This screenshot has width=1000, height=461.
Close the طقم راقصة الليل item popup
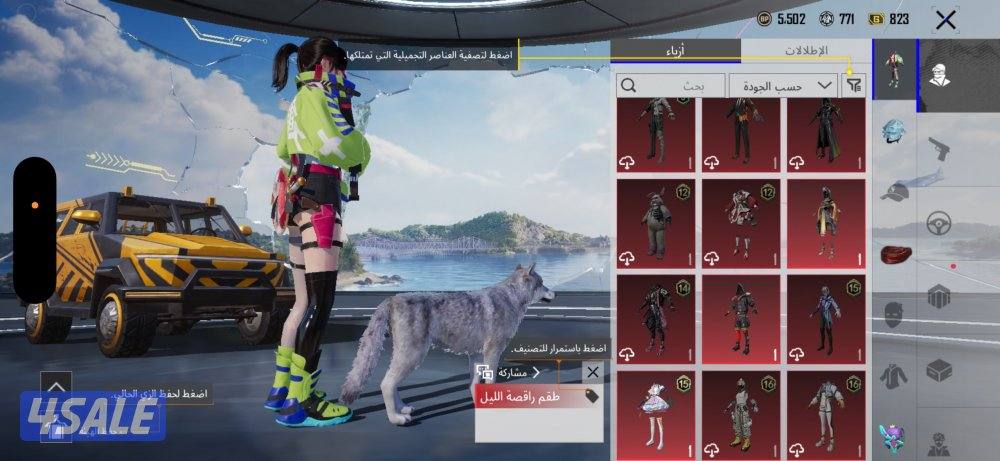click(592, 372)
